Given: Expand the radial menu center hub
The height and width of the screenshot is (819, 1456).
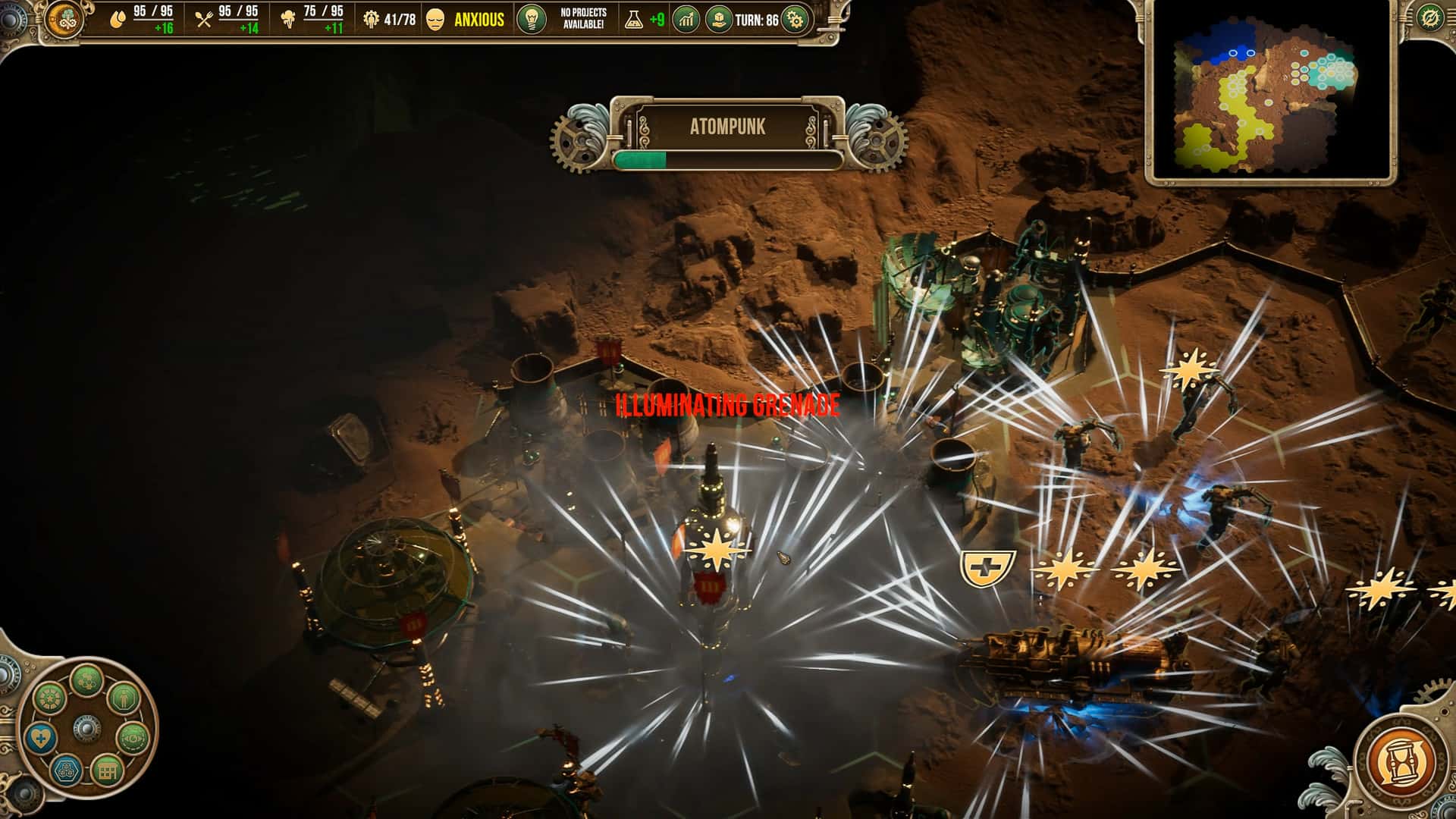Looking at the screenshot, I should coord(86,728).
